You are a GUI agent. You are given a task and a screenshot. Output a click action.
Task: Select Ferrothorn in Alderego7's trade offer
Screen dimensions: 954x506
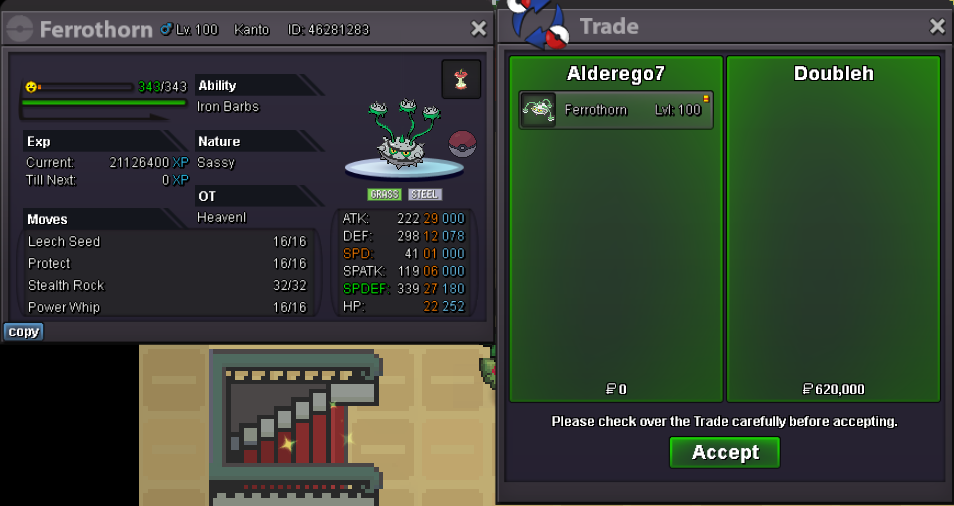click(x=616, y=110)
